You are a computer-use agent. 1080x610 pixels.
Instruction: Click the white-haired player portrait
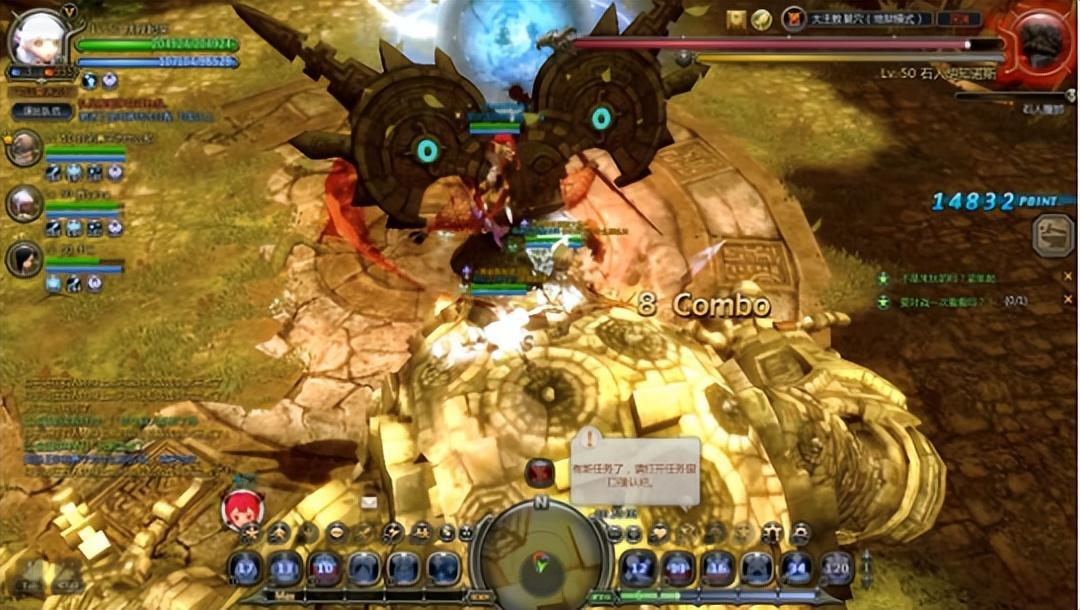(x=39, y=38)
